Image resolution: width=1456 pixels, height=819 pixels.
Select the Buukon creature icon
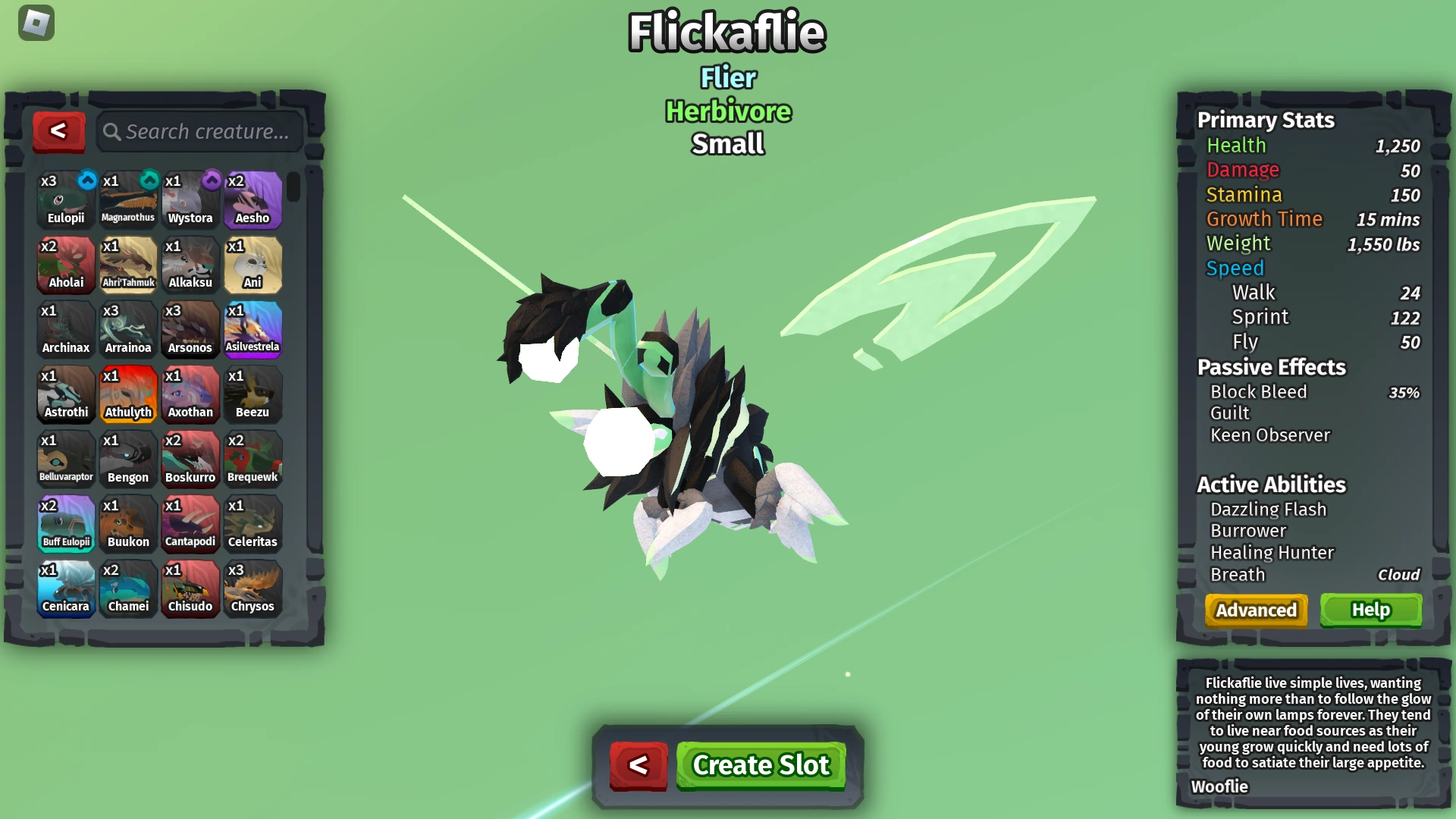(128, 523)
